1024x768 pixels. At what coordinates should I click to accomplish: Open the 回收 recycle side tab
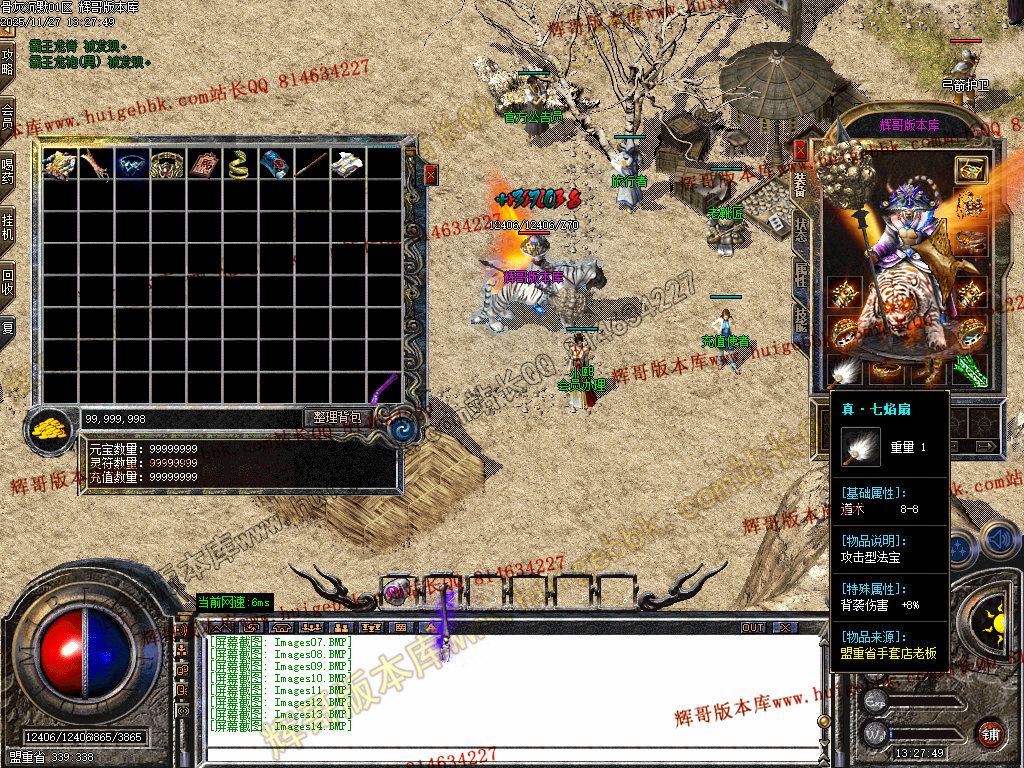7,280
